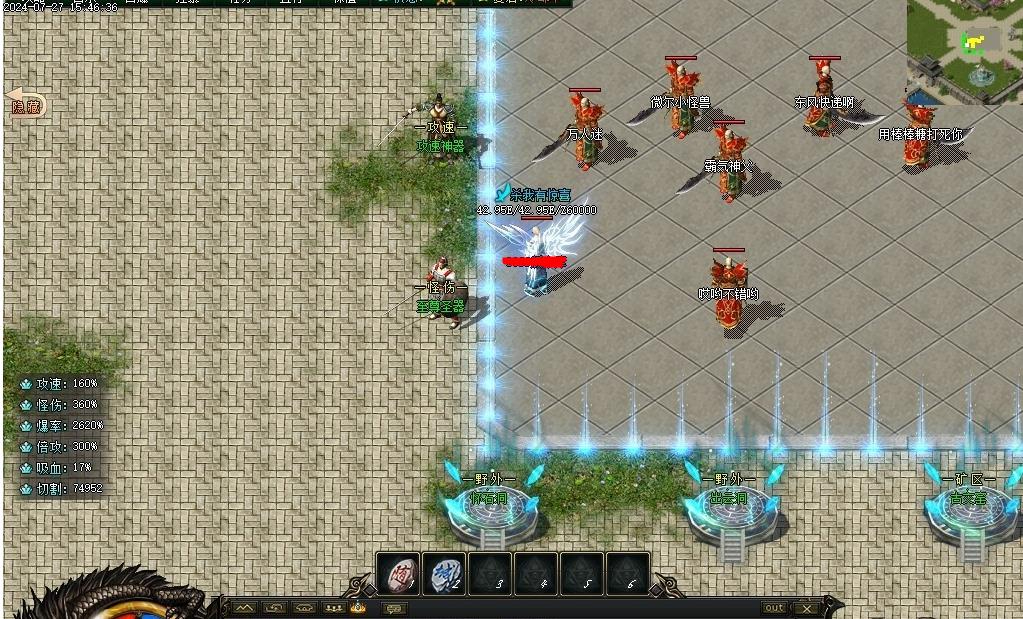Open the group members icon on bottom bar

tap(334, 608)
